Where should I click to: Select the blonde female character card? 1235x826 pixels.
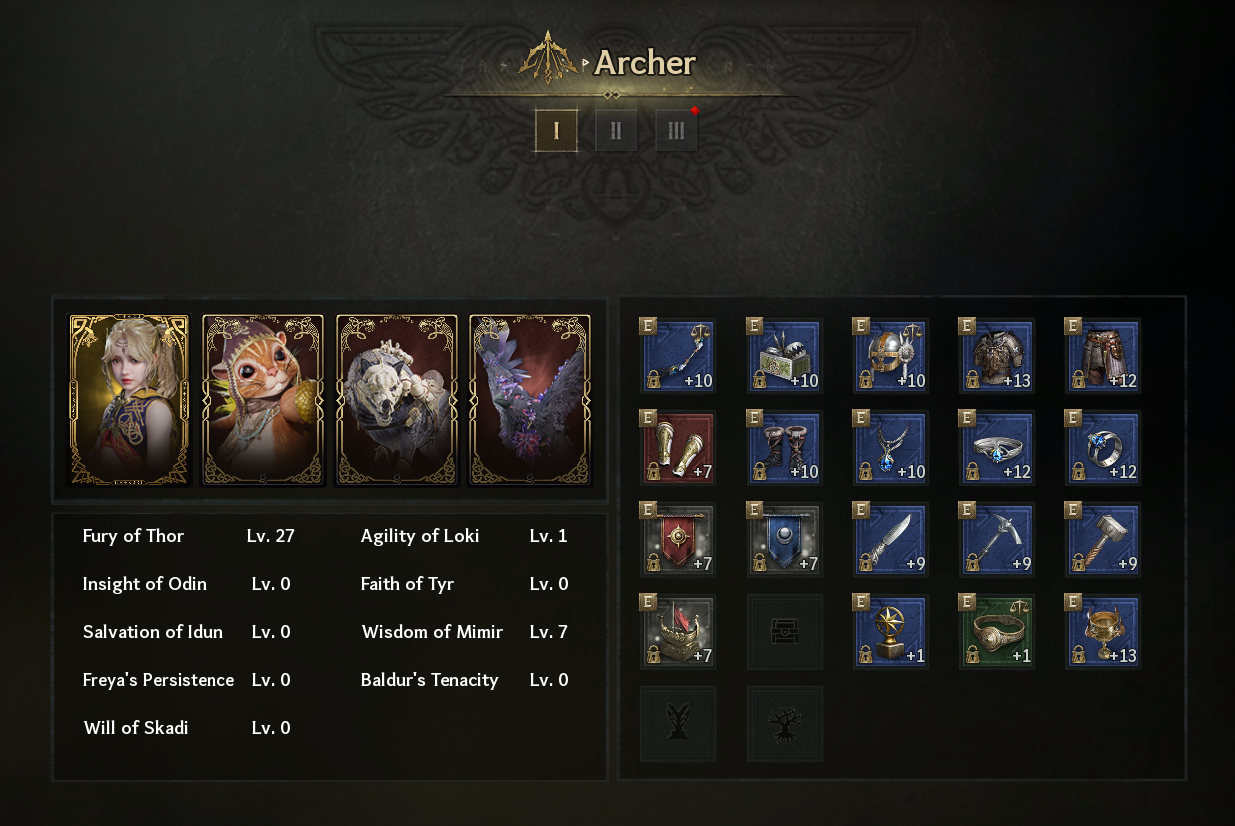tap(129, 400)
